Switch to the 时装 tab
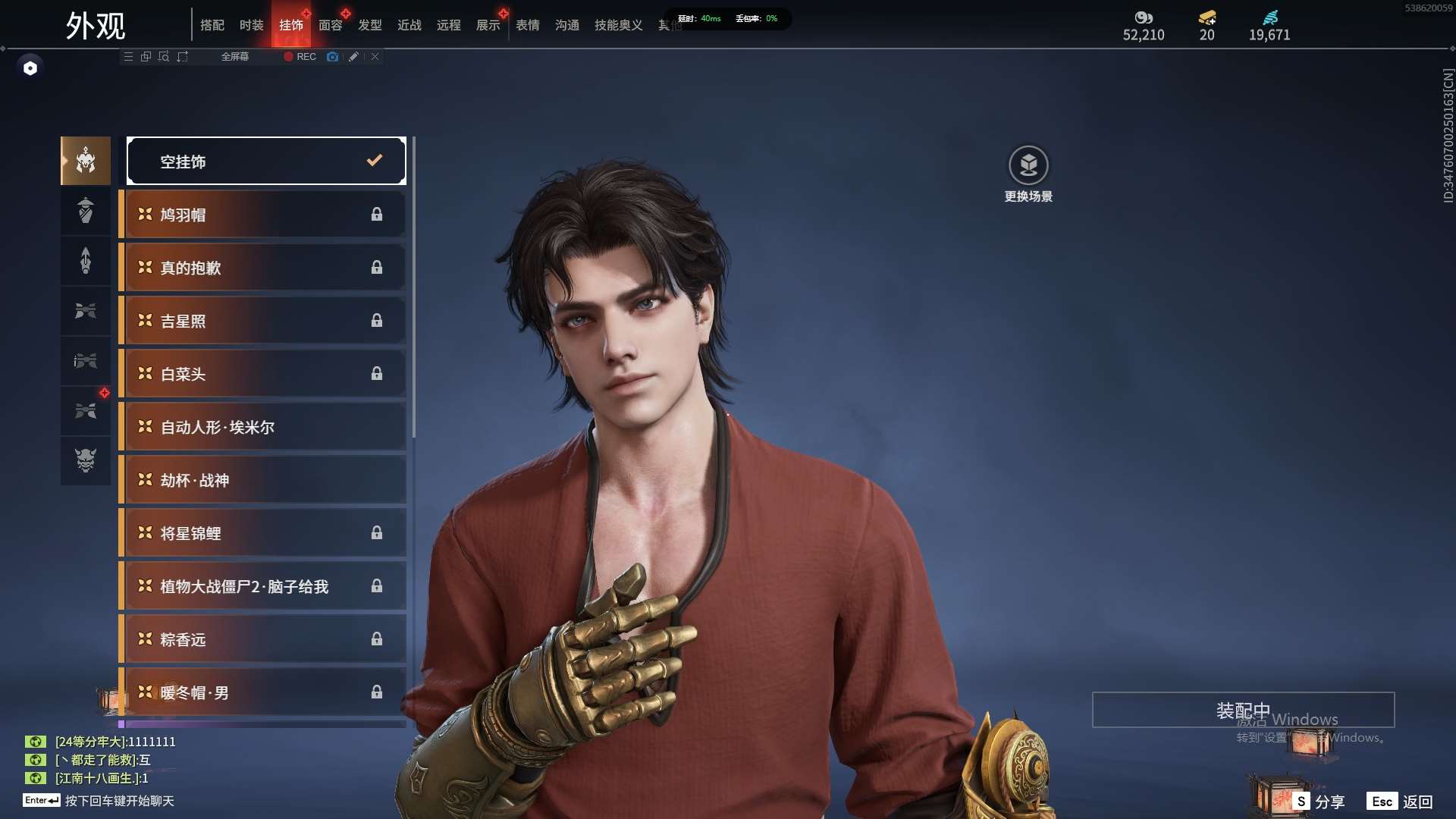1456x819 pixels. click(x=251, y=25)
